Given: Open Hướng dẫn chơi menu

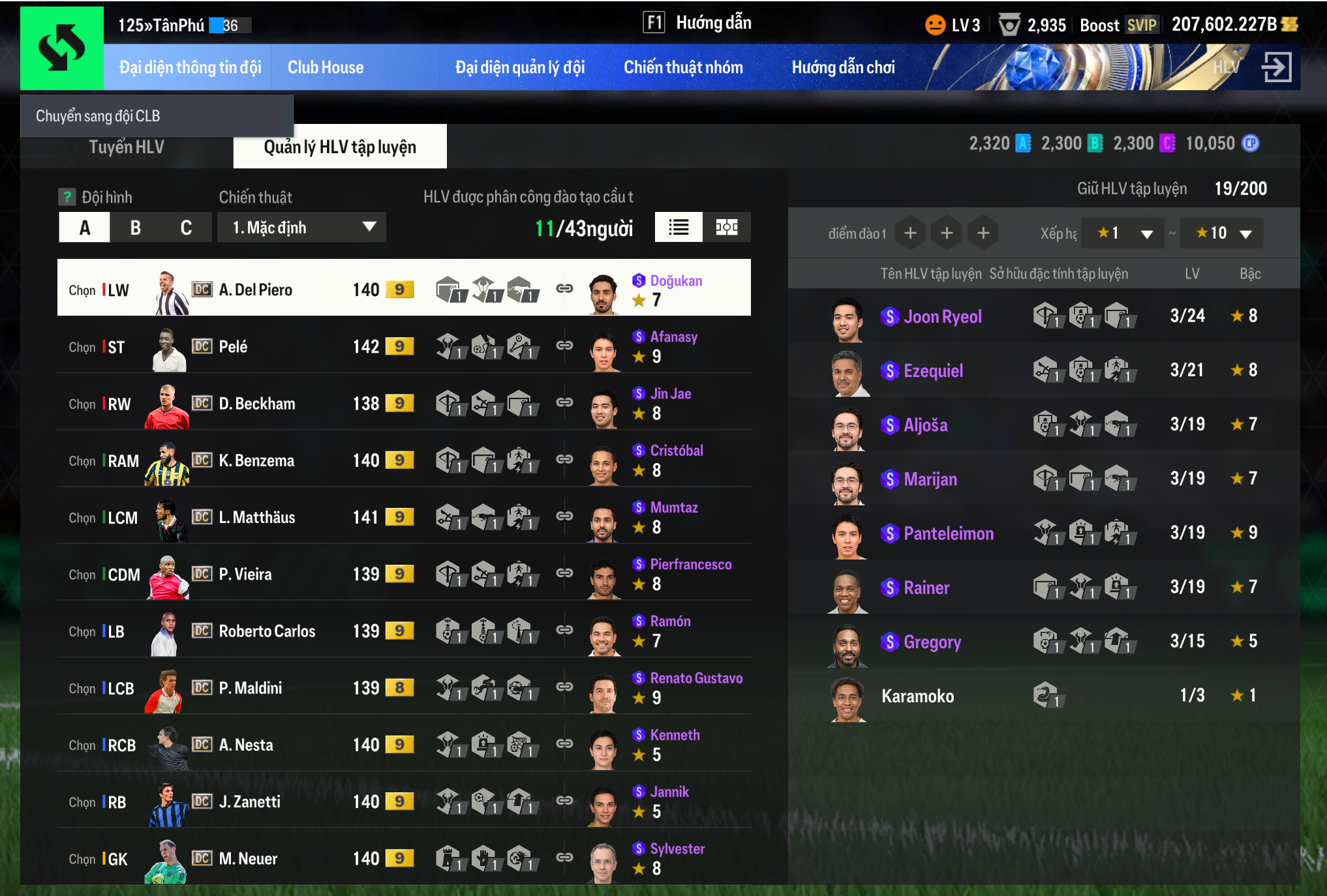Looking at the screenshot, I should click(843, 67).
